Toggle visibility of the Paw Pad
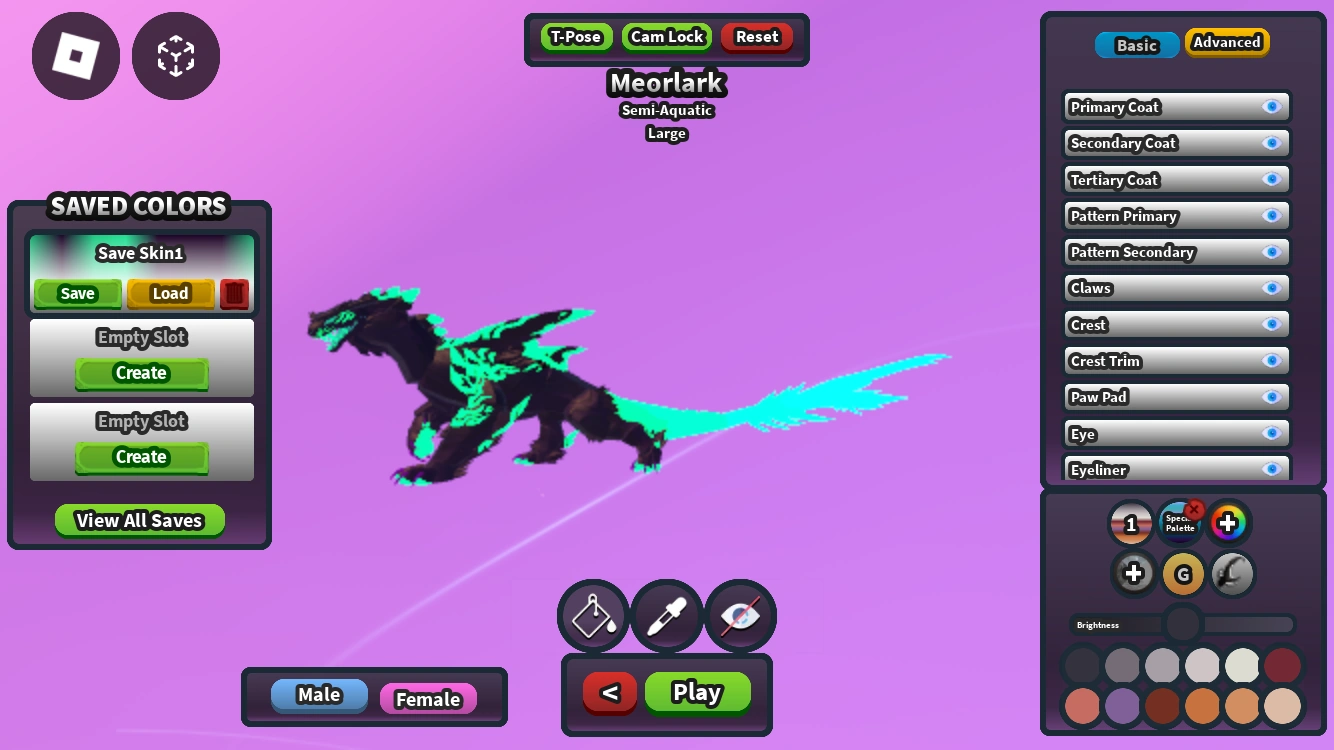This screenshot has height=750, width=1334. pyautogui.click(x=1272, y=397)
